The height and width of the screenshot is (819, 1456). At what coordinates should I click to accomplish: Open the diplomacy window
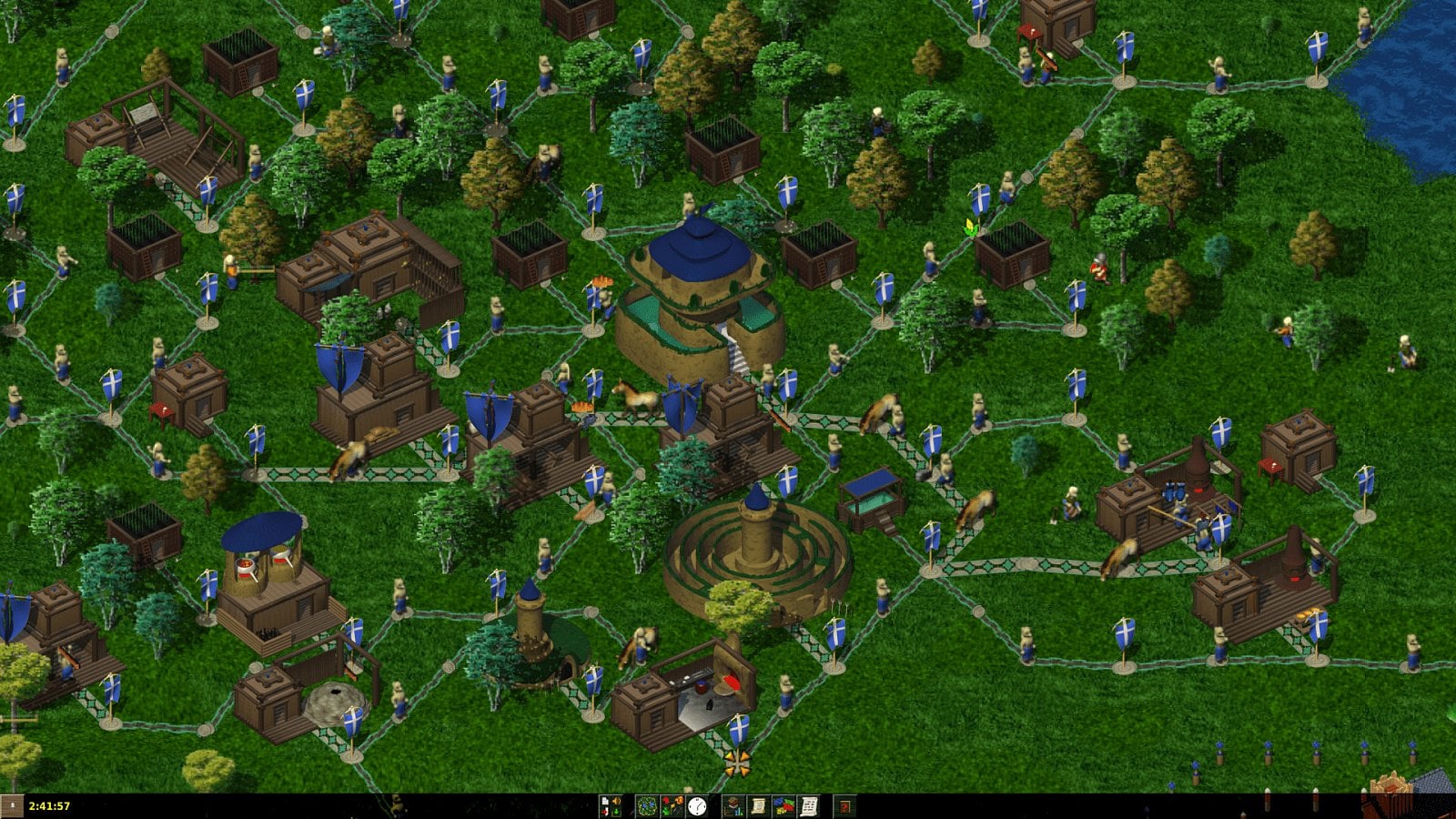click(x=784, y=804)
